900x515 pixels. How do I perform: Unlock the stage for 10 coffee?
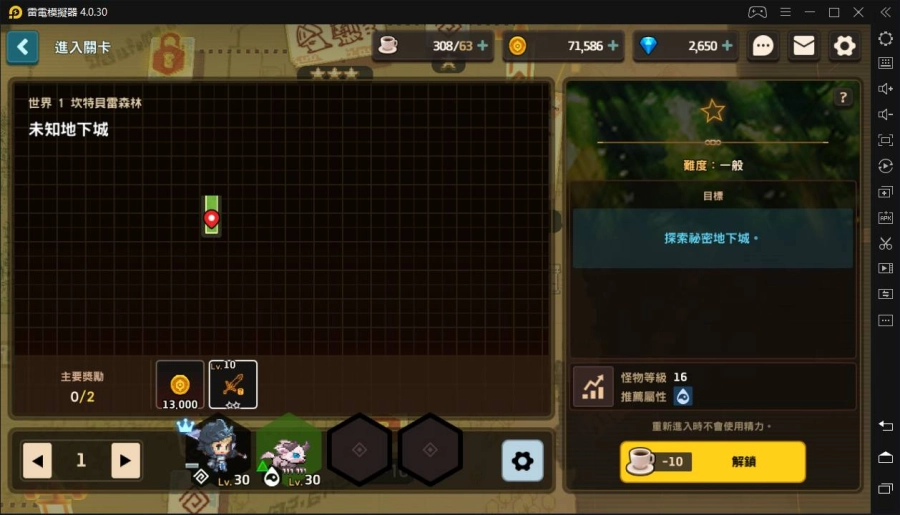pos(712,462)
